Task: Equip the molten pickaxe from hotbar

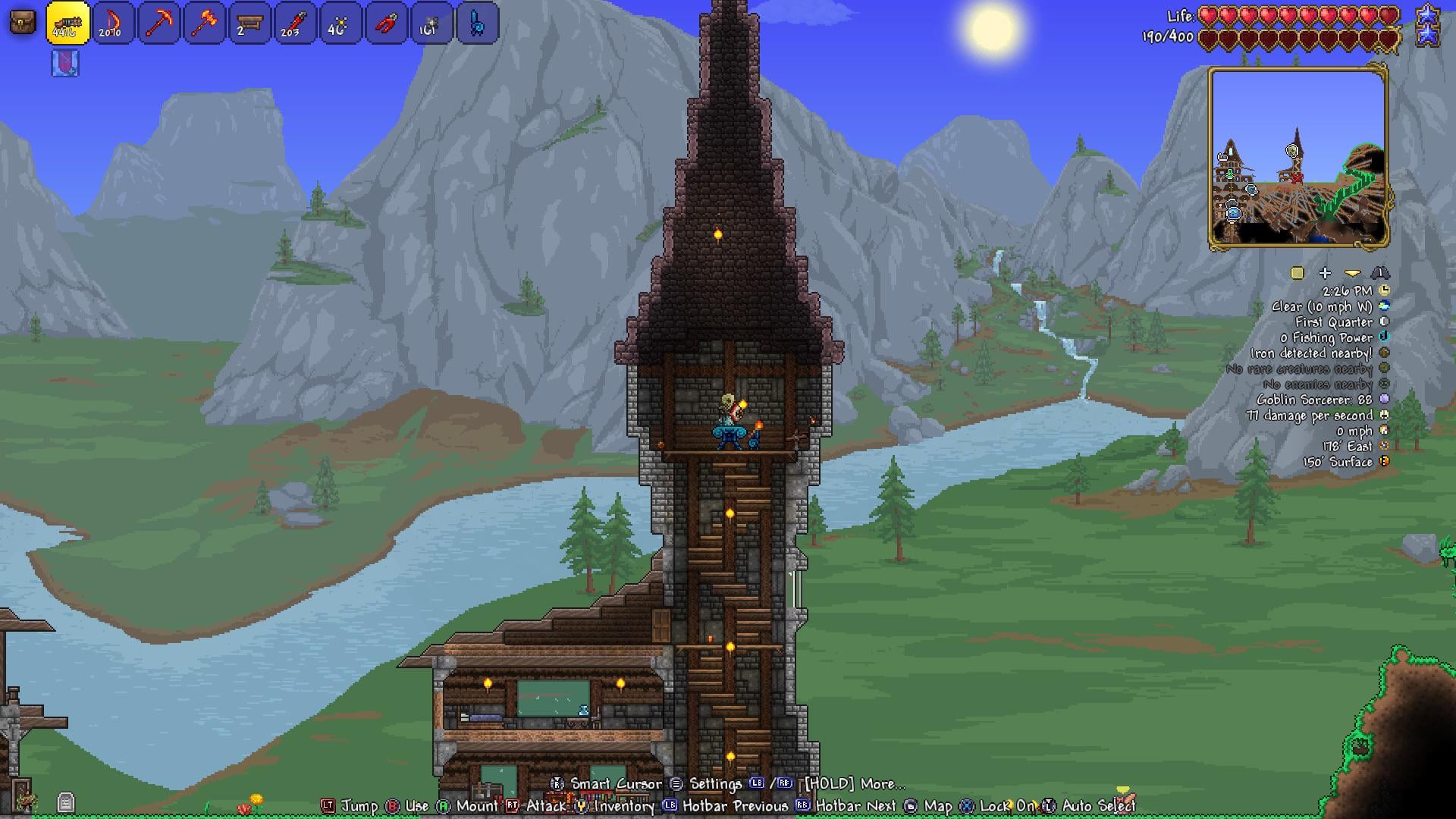Action: pyautogui.click(x=158, y=23)
